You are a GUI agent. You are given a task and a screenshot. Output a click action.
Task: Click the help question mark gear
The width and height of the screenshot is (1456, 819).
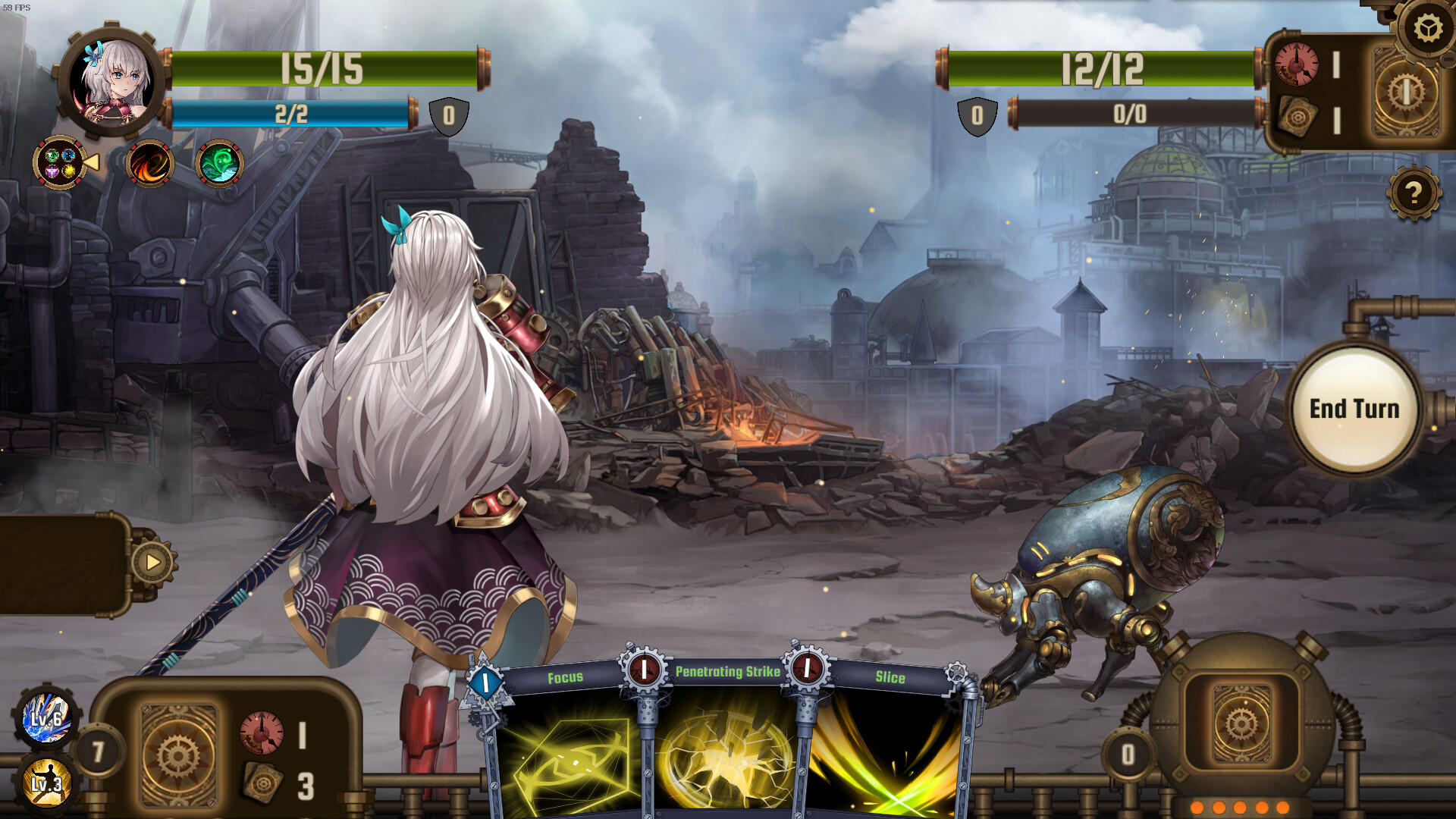(x=1415, y=193)
